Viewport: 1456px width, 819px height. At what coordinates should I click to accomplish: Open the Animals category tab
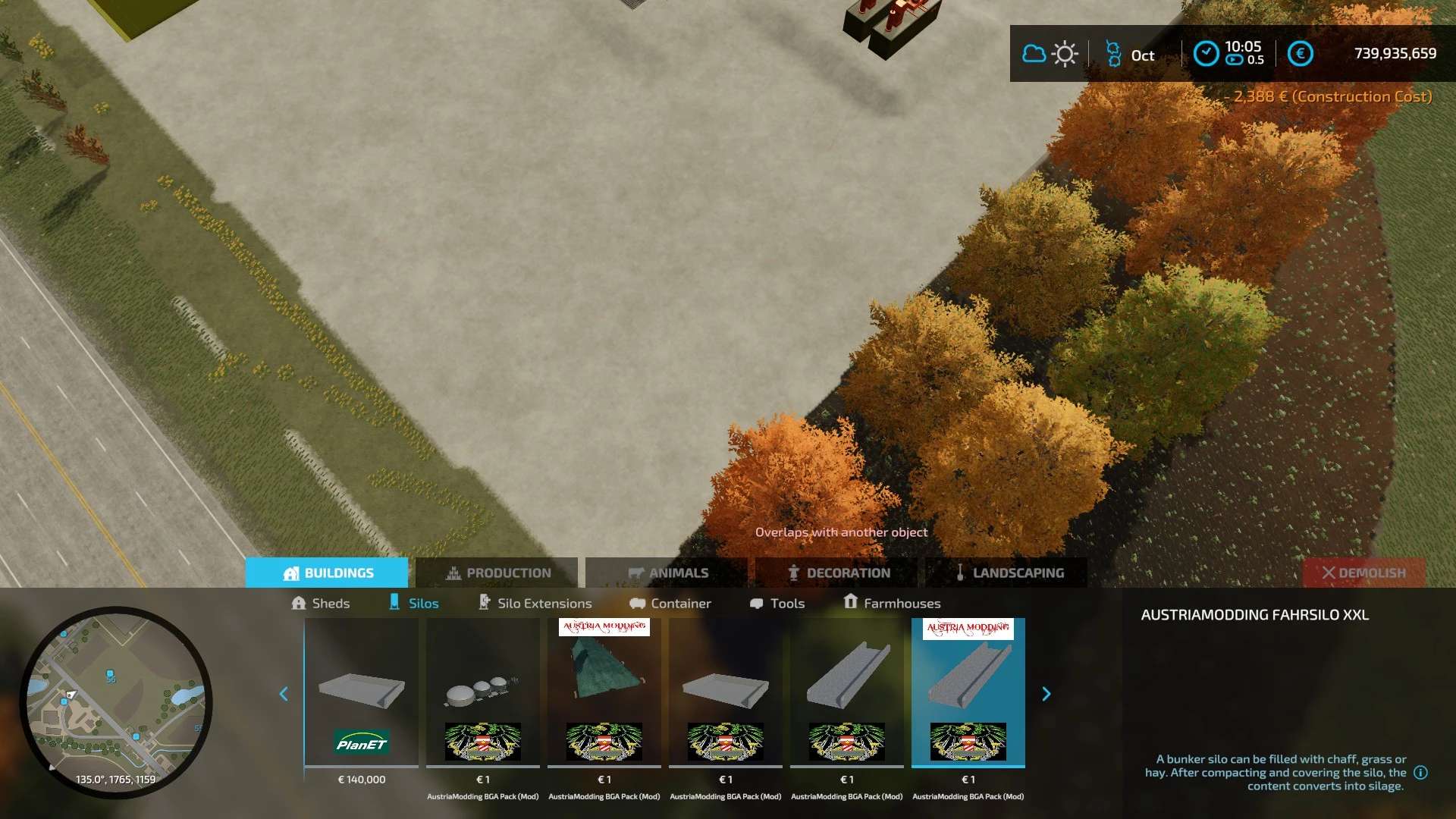[x=667, y=573]
